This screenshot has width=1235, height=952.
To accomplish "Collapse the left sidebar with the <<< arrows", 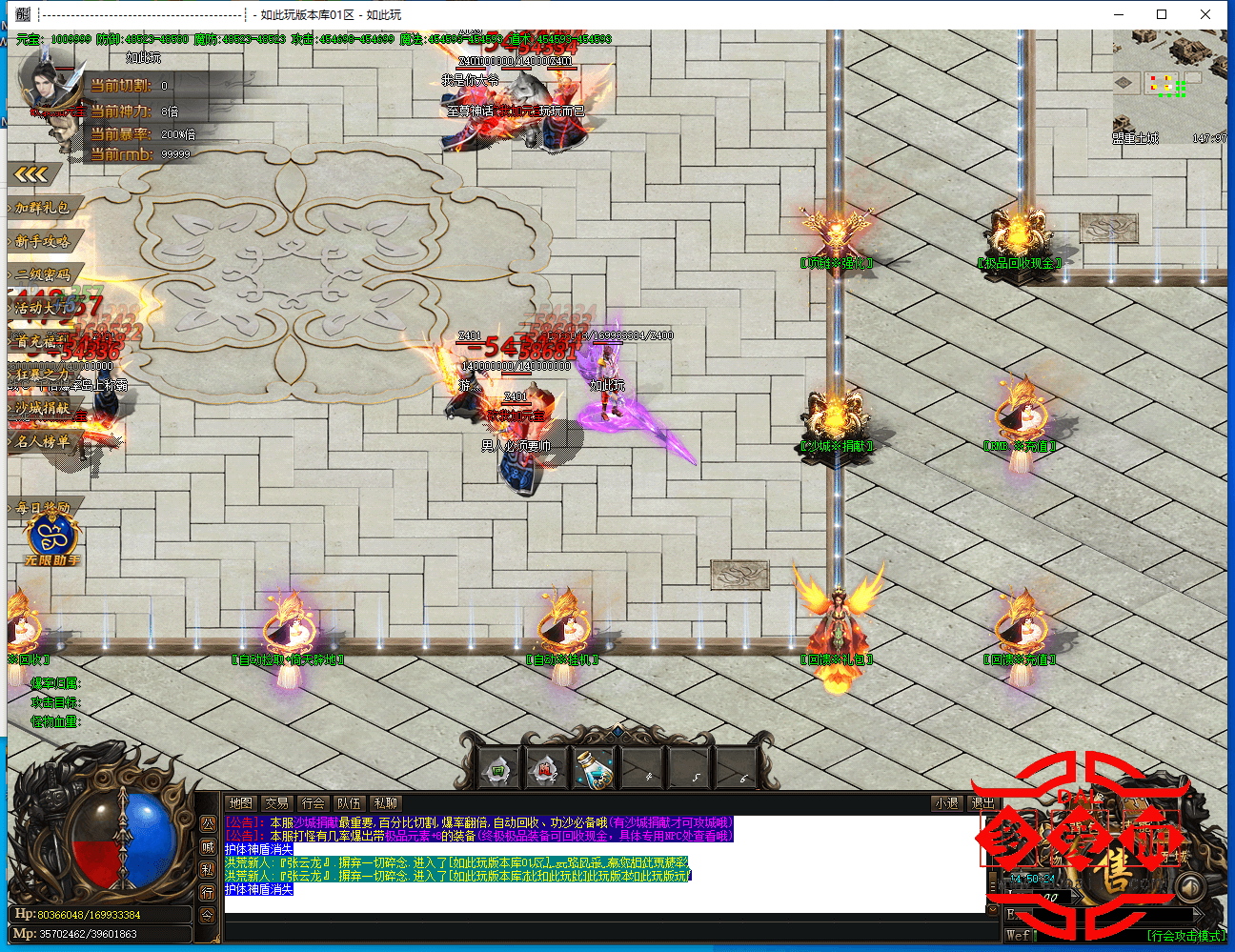I will [x=31, y=173].
